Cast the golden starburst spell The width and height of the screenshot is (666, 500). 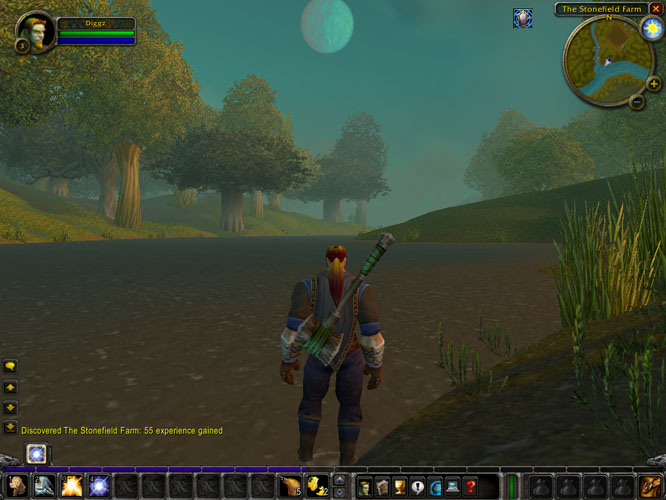[x=71, y=487]
